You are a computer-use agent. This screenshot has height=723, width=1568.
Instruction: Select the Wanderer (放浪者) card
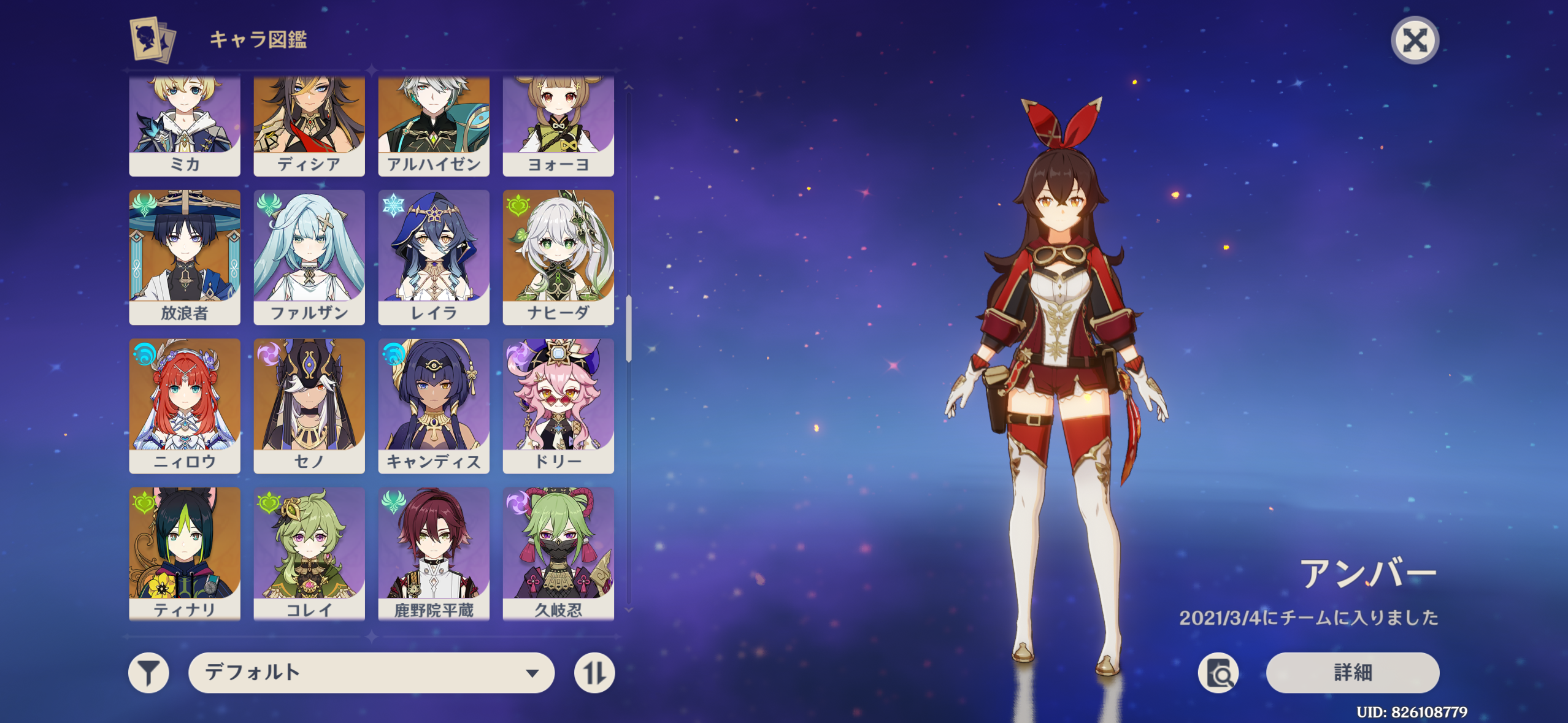[x=185, y=257]
